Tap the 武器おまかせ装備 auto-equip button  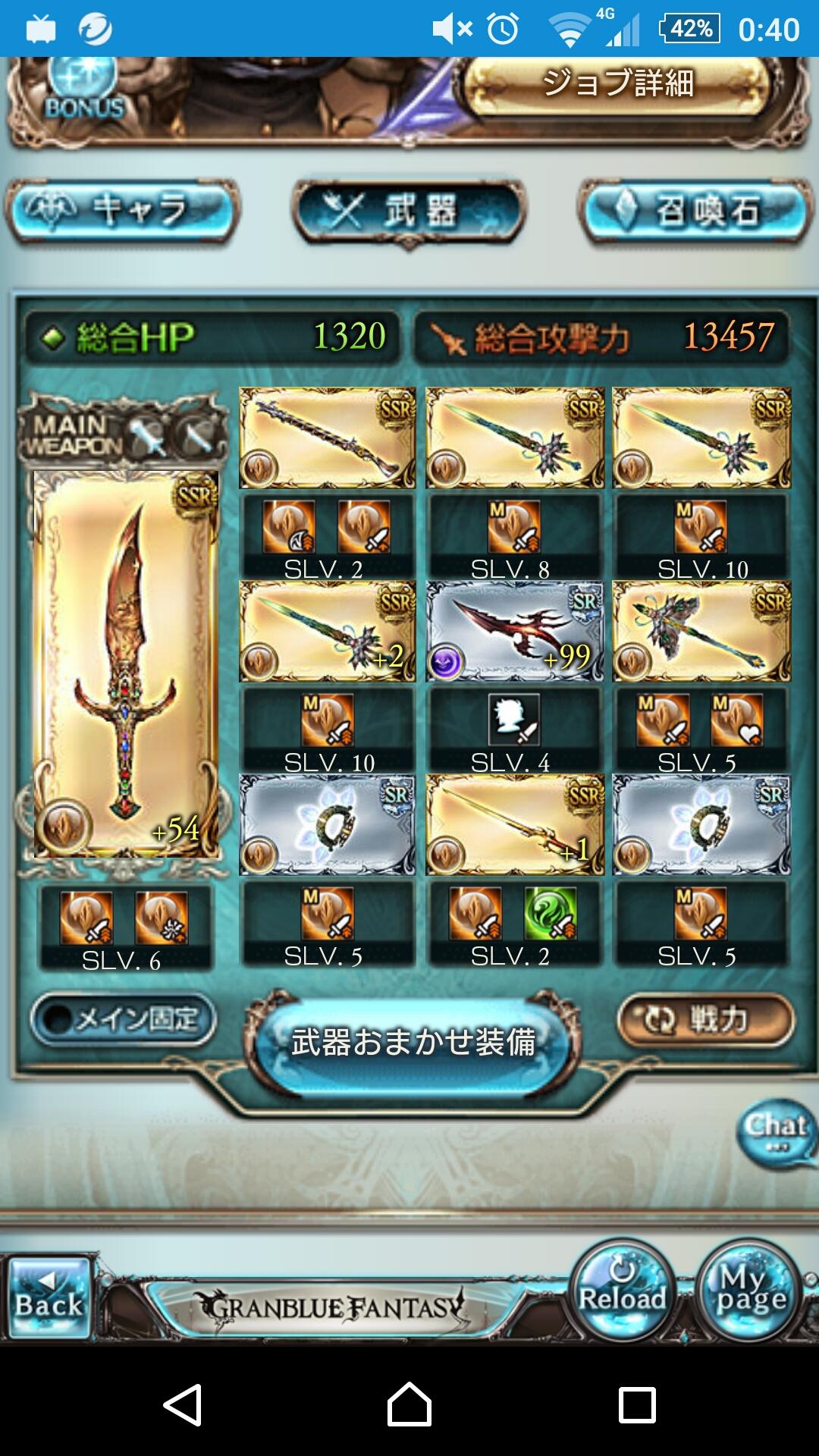pyautogui.click(x=413, y=1043)
